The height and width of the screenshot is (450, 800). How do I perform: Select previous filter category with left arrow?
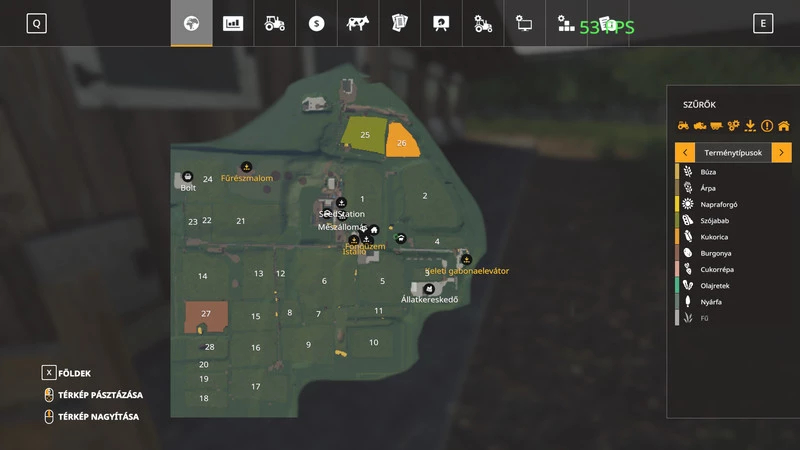point(685,153)
